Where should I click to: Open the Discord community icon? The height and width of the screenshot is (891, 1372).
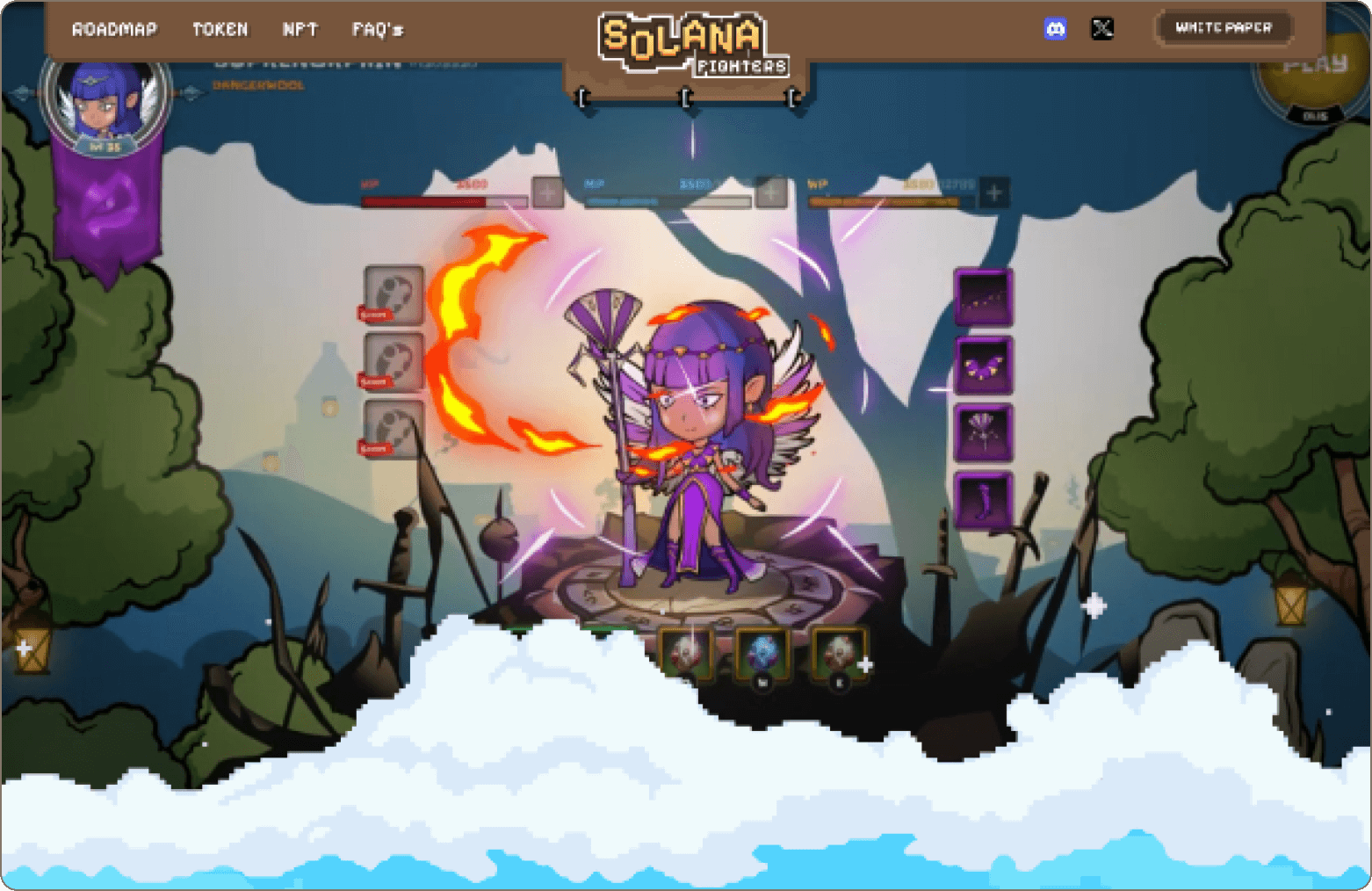1058,29
